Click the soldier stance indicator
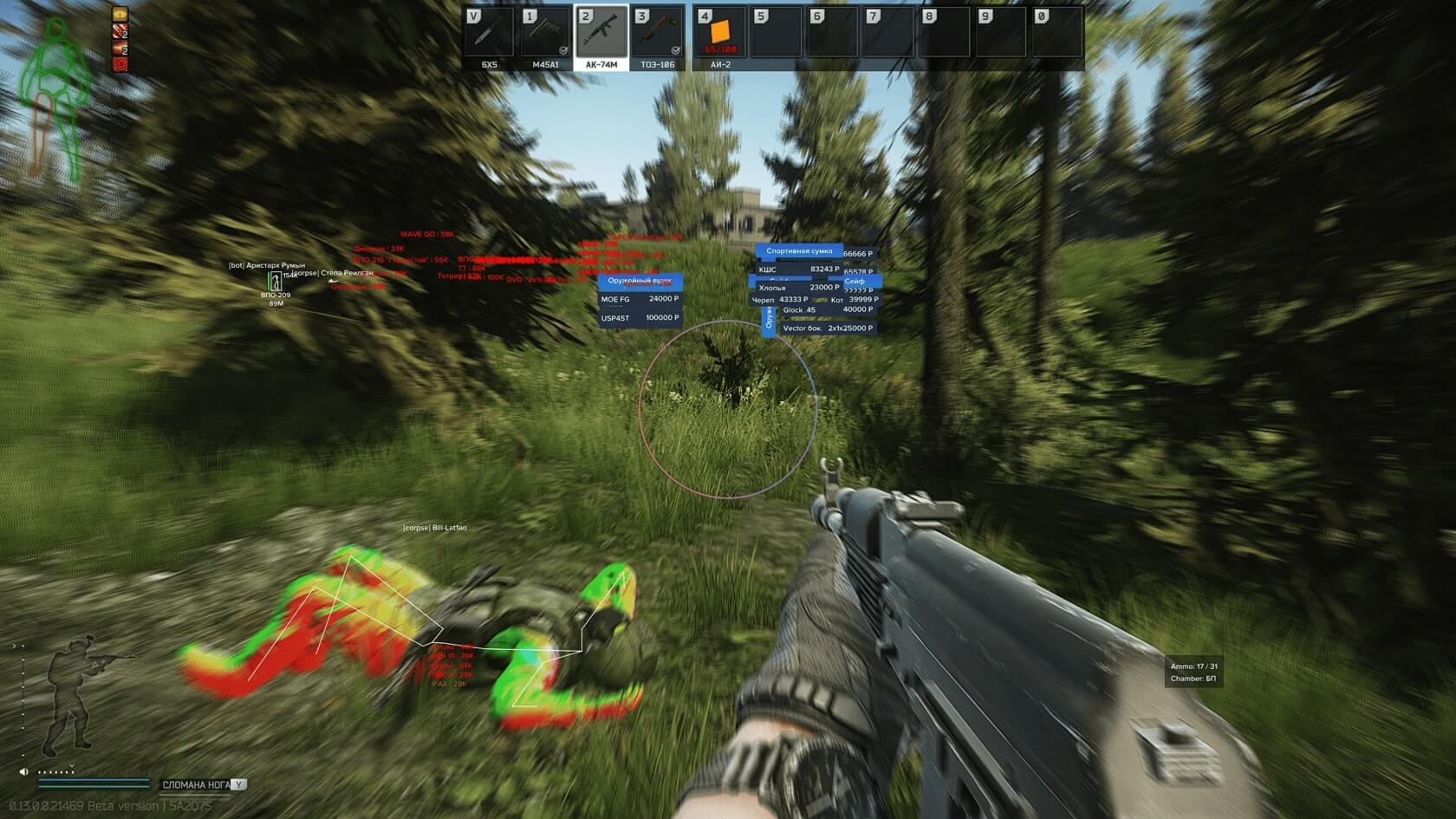 click(75, 695)
